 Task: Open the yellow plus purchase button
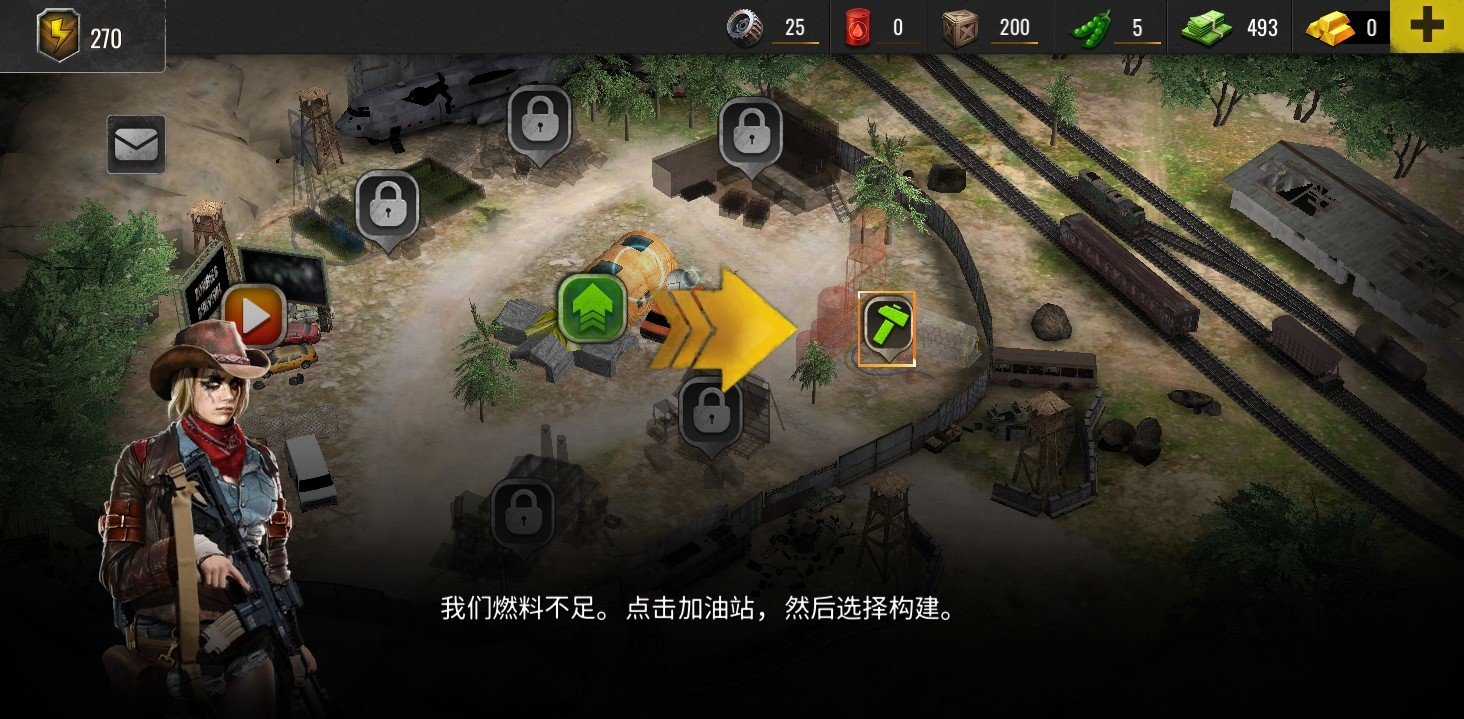point(1426,27)
